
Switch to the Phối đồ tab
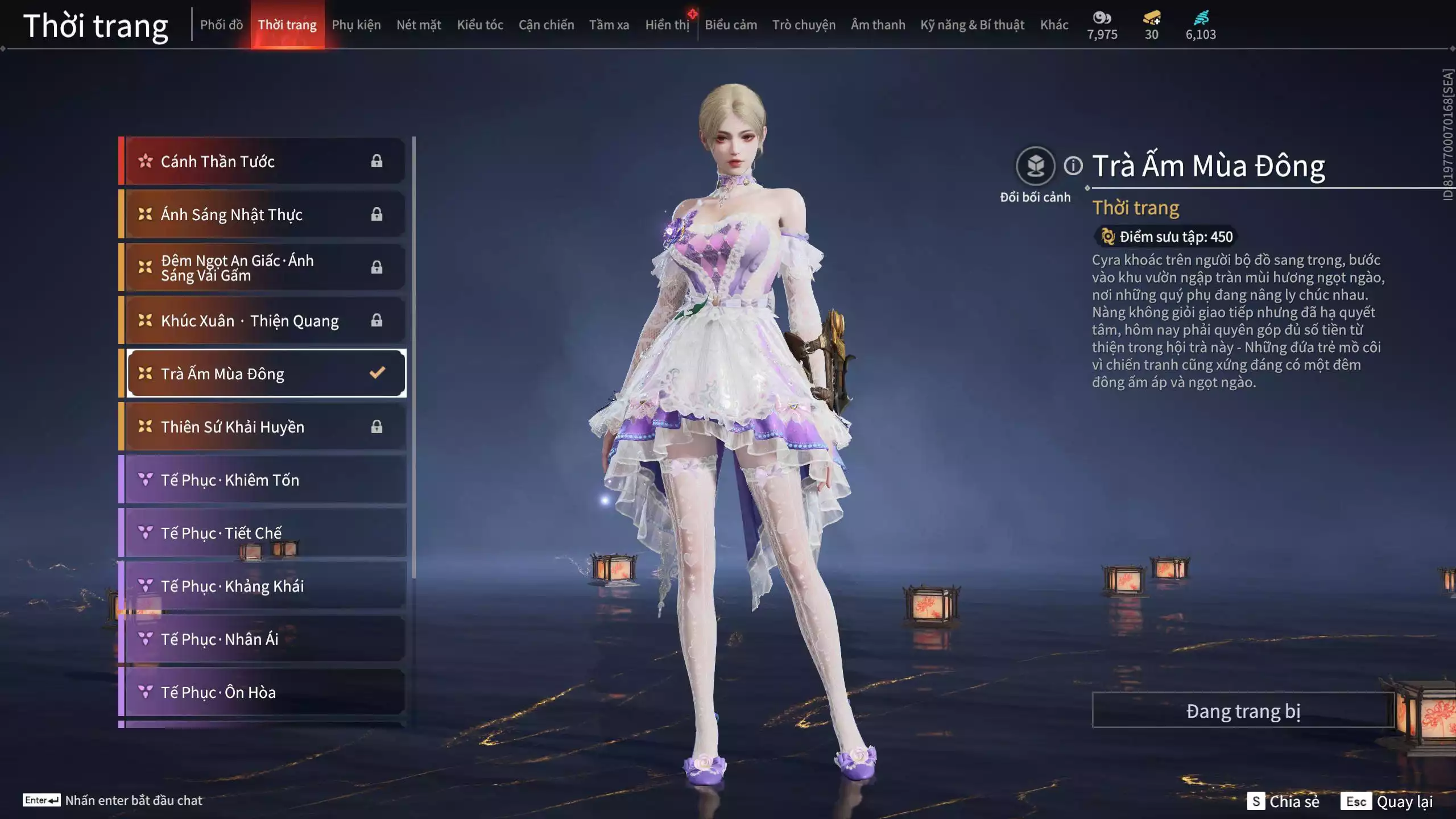(x=222, y=24)
